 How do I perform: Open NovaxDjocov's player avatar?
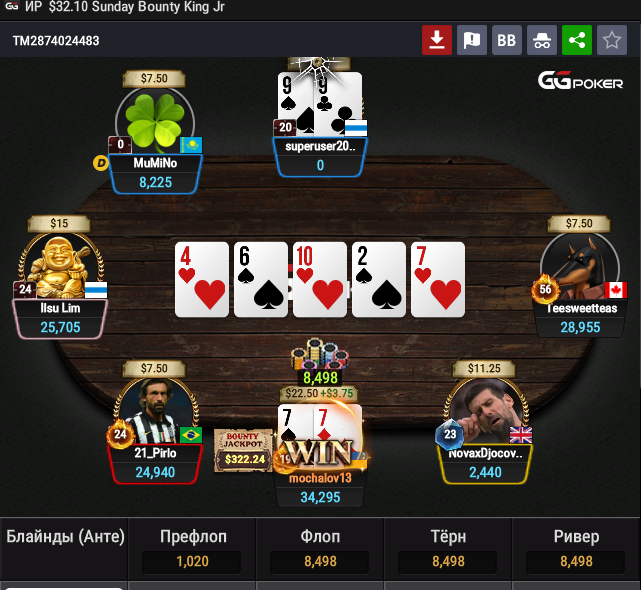click(x=483, y=412)
